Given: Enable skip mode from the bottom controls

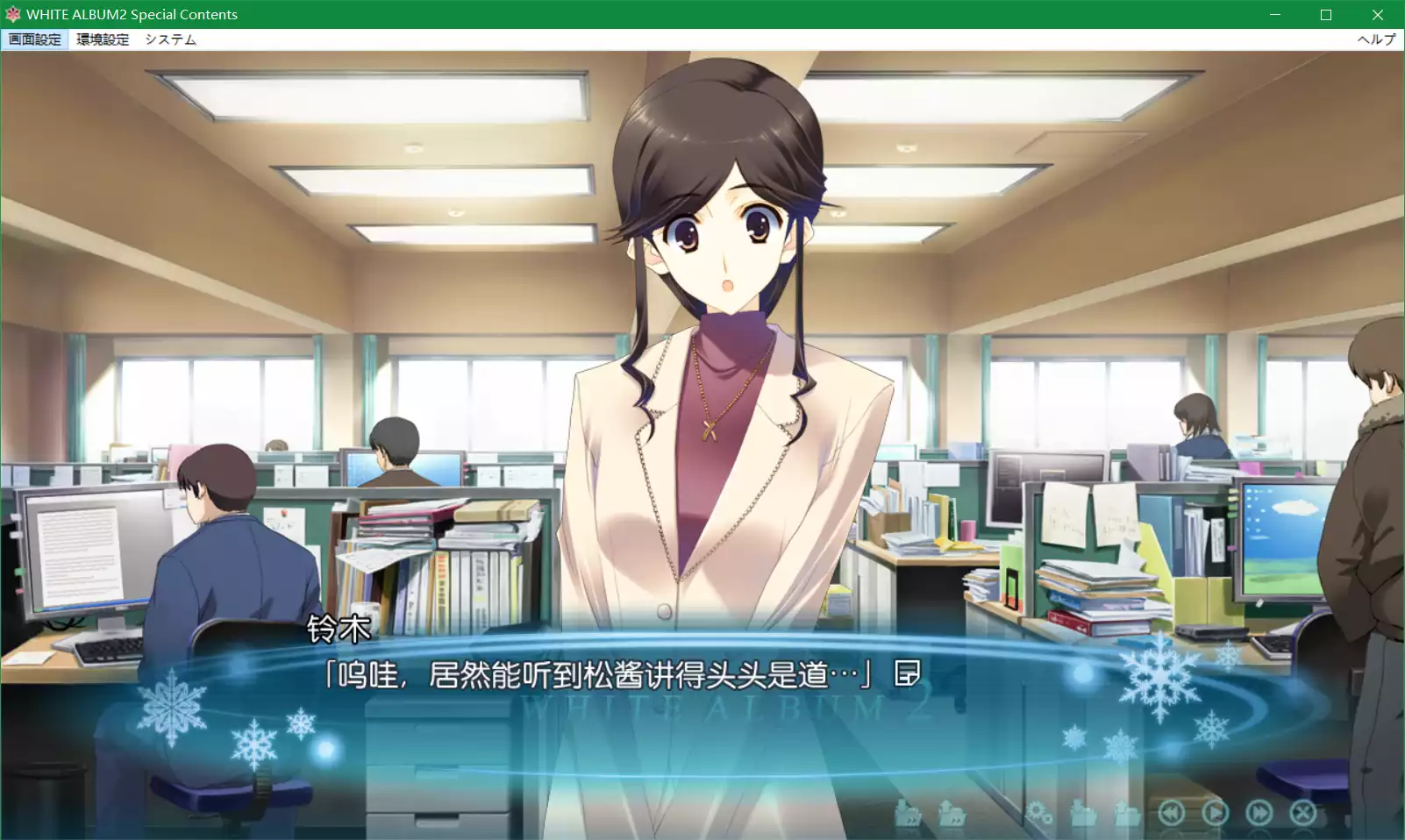Looking at the screenshot, I should click(1261, 814).
